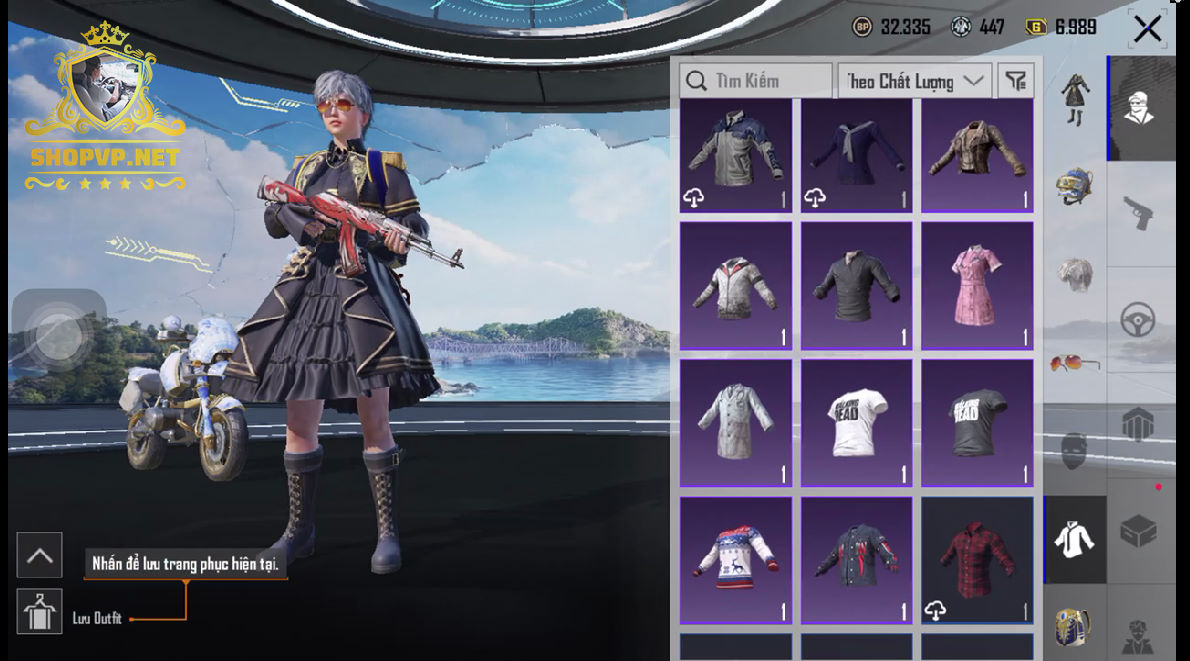Open the hairstyle category tab
1190x661 pixels.
tap(1075, 275)
